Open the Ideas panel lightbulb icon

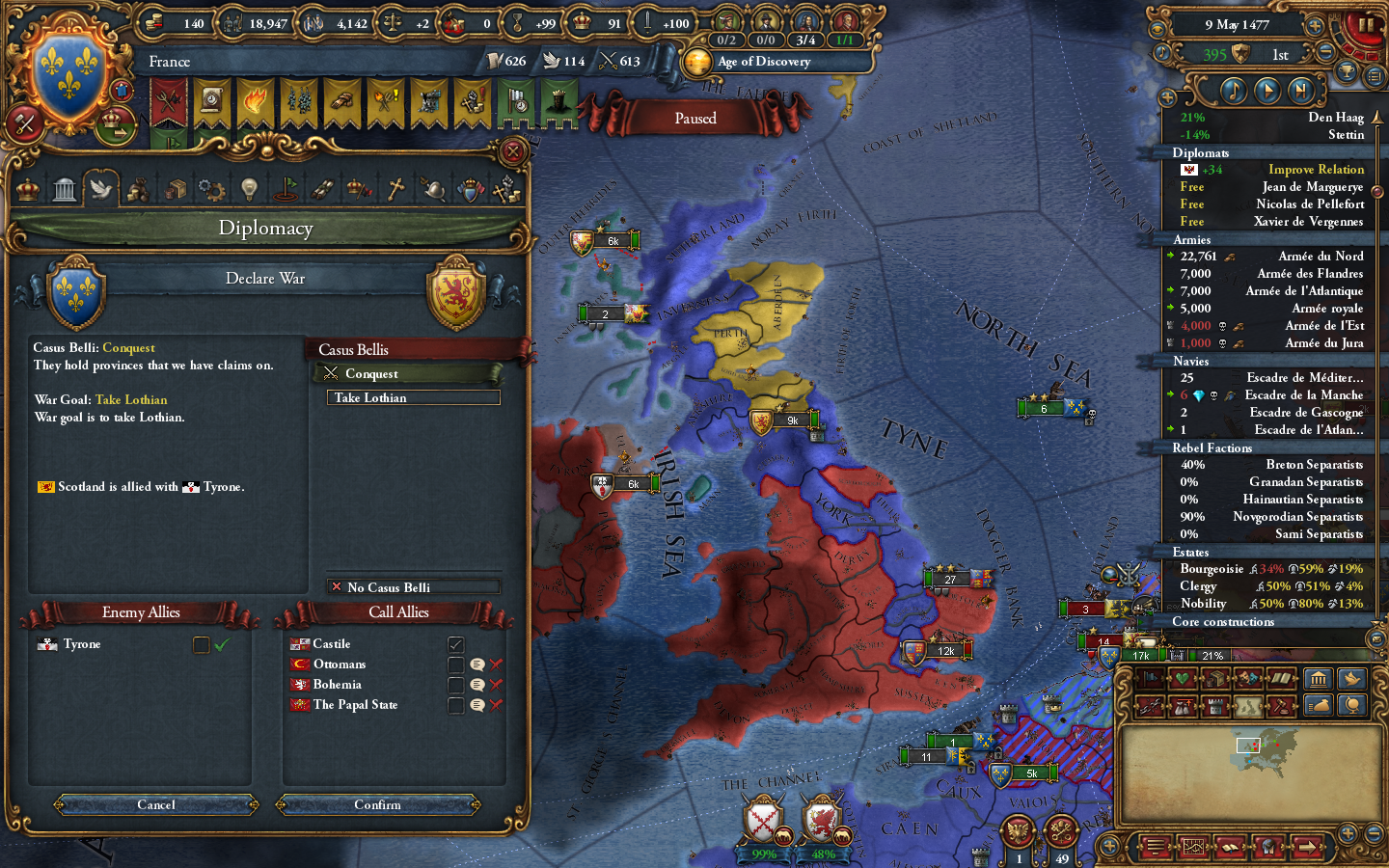(x=249, y=189)
